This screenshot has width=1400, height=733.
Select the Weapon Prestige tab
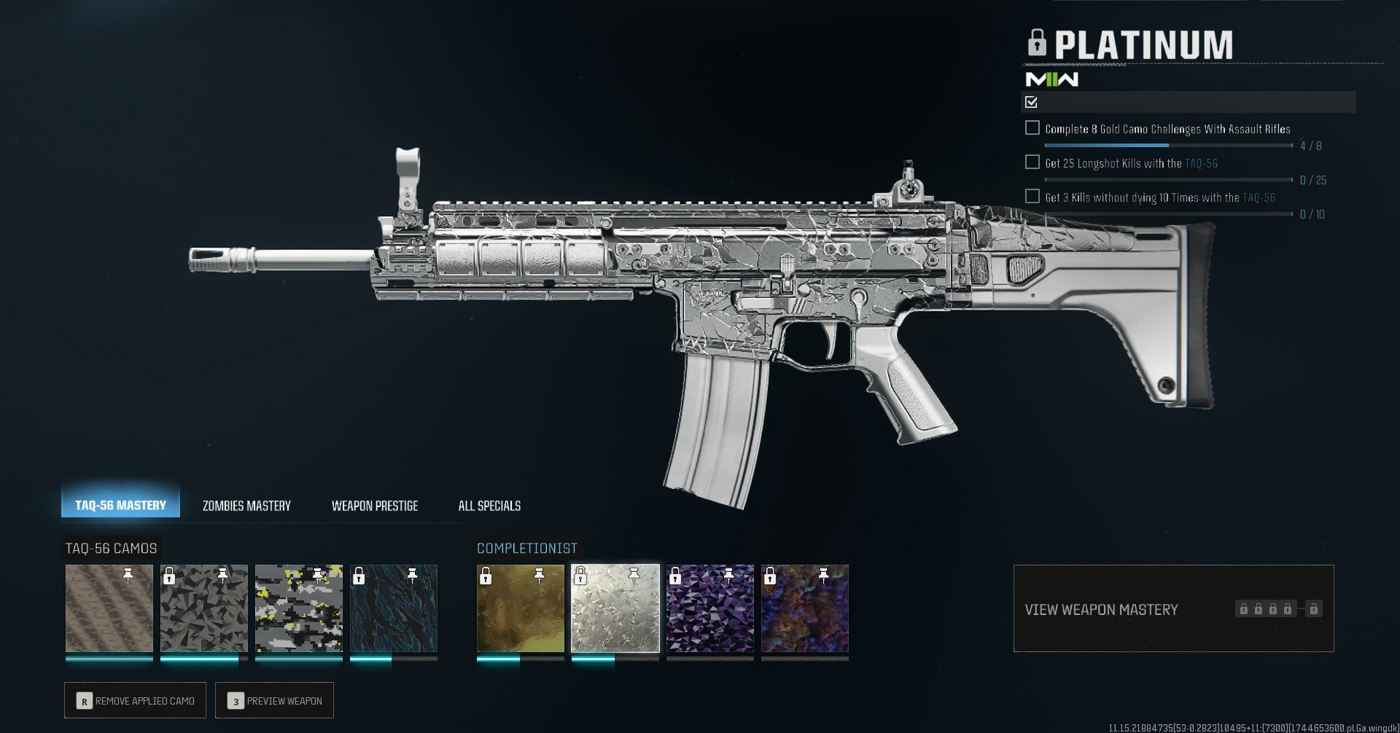[x=374, y=506]
